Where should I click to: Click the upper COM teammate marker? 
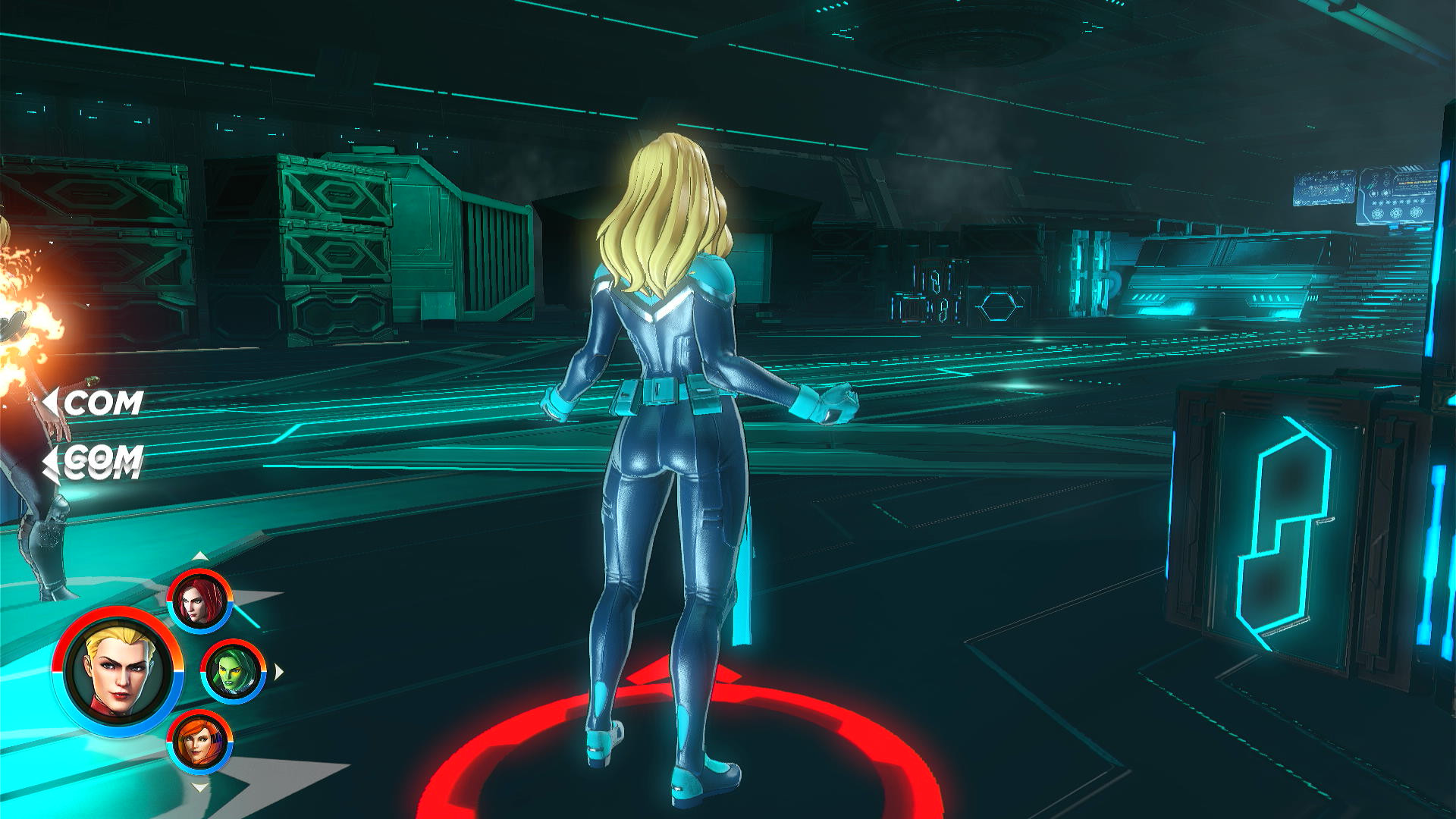pyautogui.click(x=103, y=402)
